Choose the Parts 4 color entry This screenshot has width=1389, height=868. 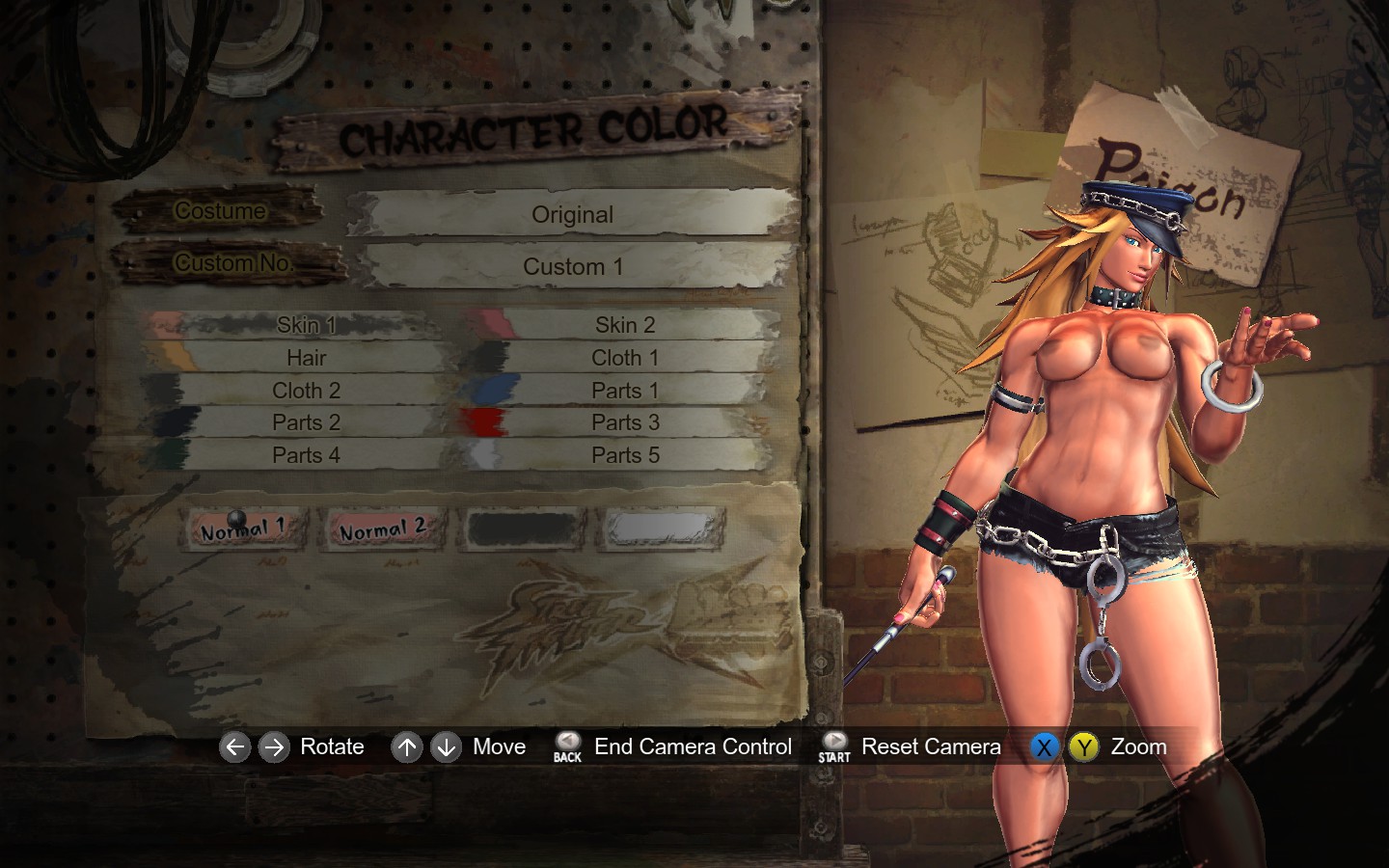coord(306,455)
